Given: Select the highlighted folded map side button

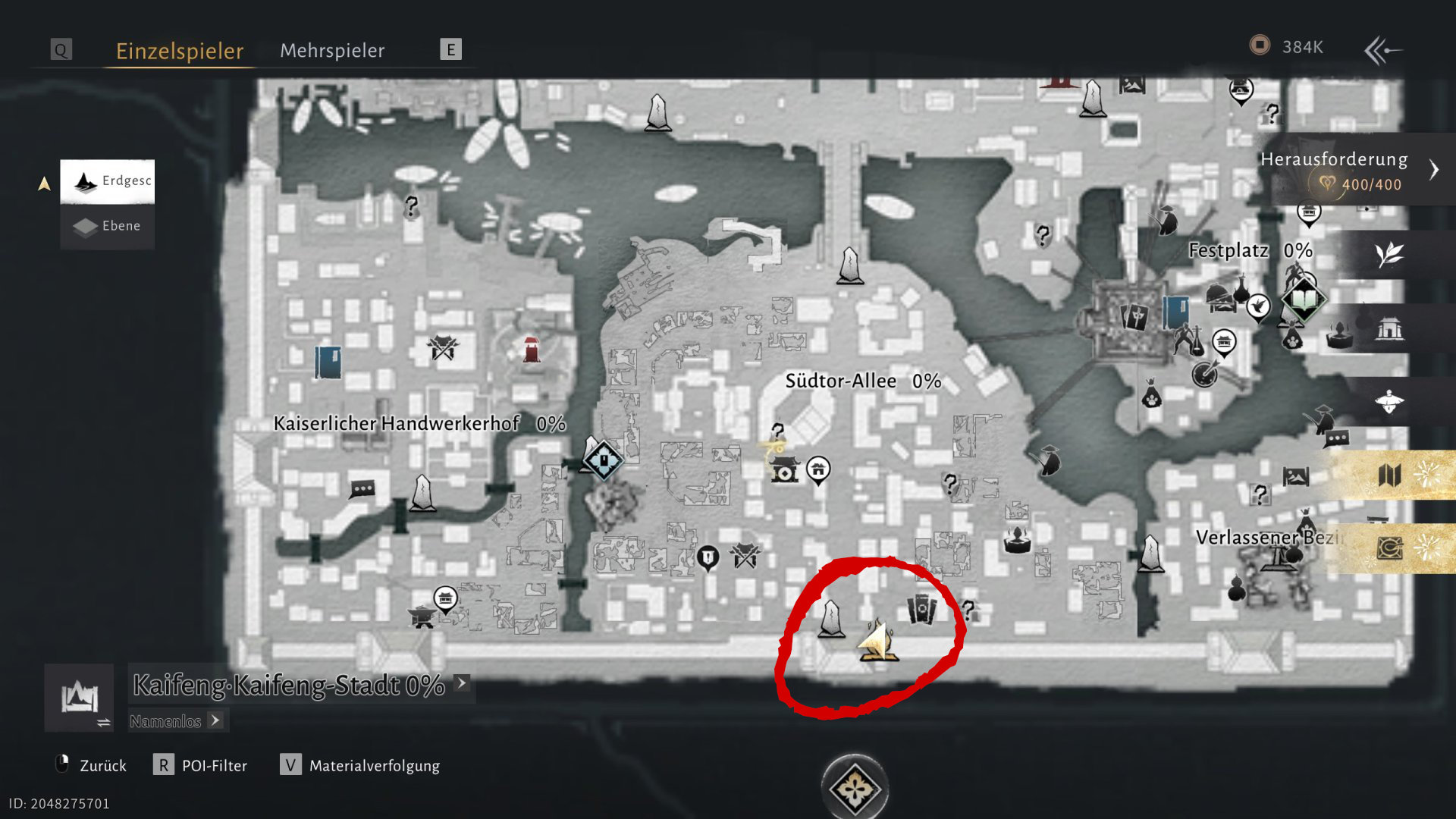Looking at the screenshot, I should coord(1389,475).
